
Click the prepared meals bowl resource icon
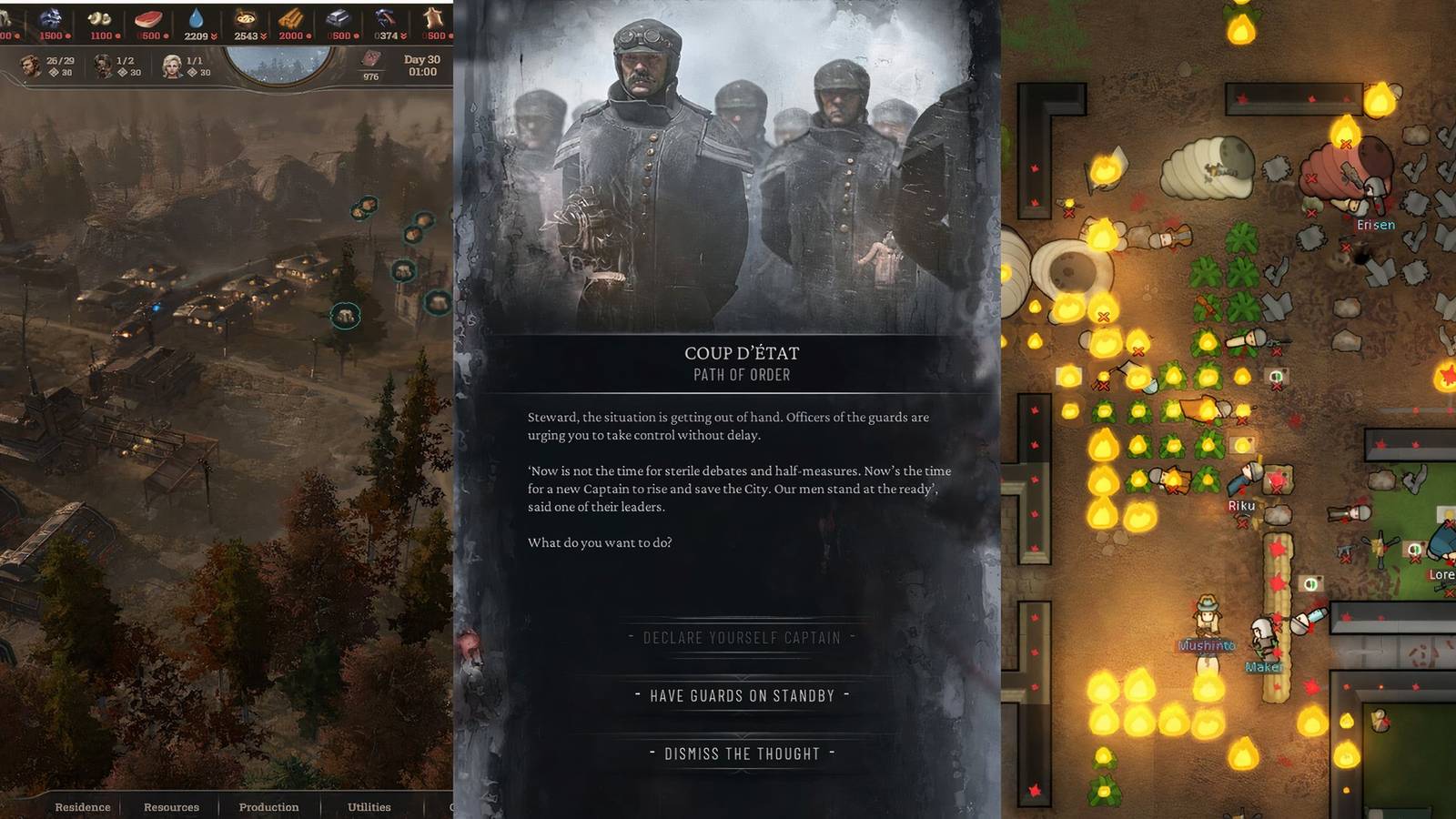tap(244, 17)
